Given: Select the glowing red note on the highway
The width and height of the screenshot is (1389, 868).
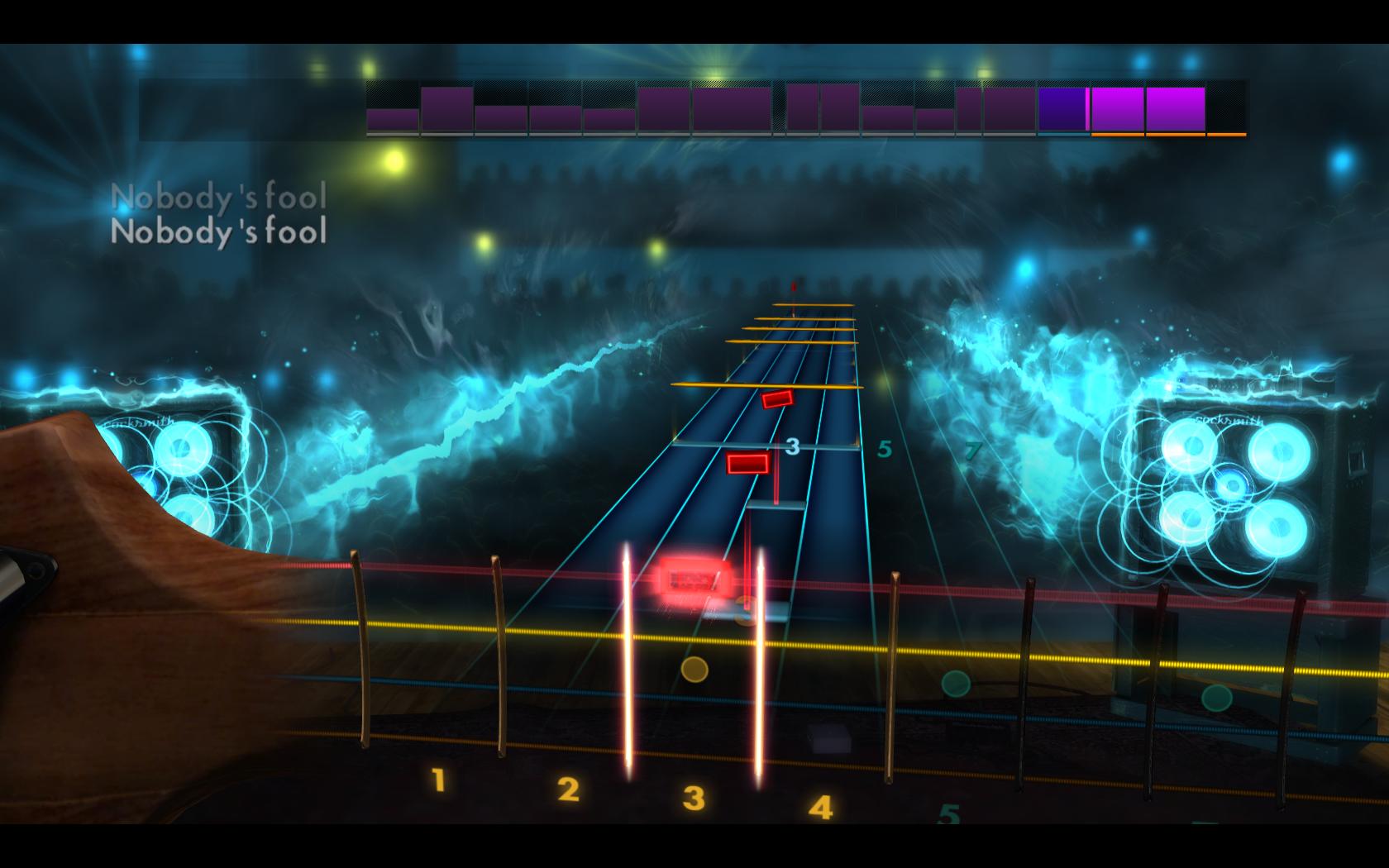Looking at the screenshot, I should click(x=691, y=576).
